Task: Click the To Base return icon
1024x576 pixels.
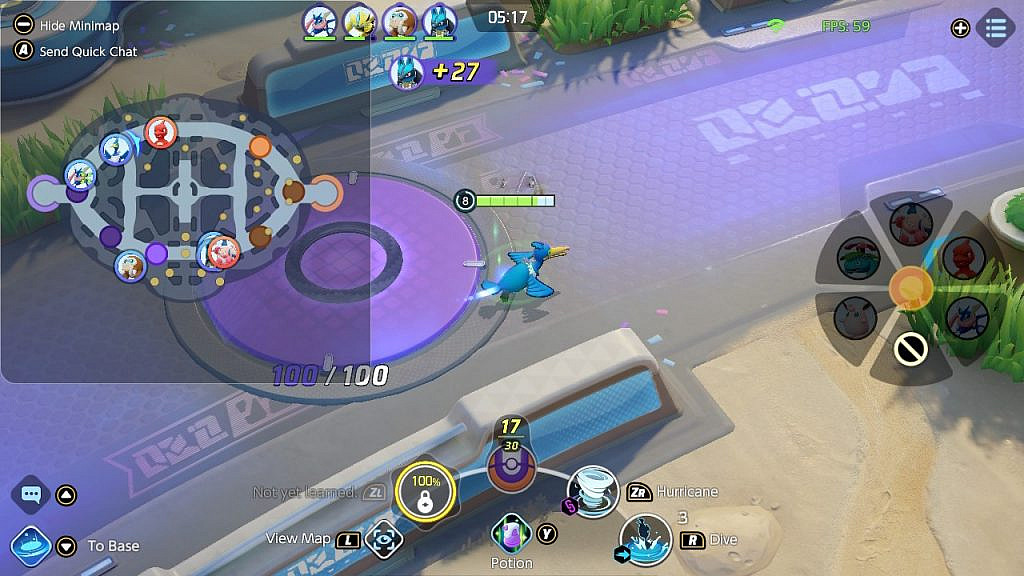Action: pyautogui.click(x=30, y=546)
